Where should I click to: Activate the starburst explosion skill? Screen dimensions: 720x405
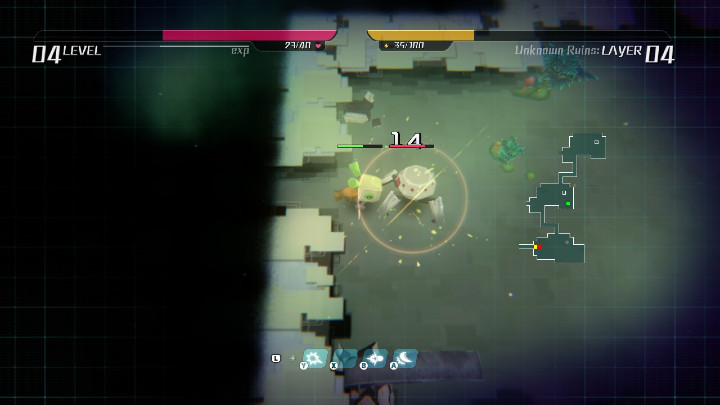316,358
